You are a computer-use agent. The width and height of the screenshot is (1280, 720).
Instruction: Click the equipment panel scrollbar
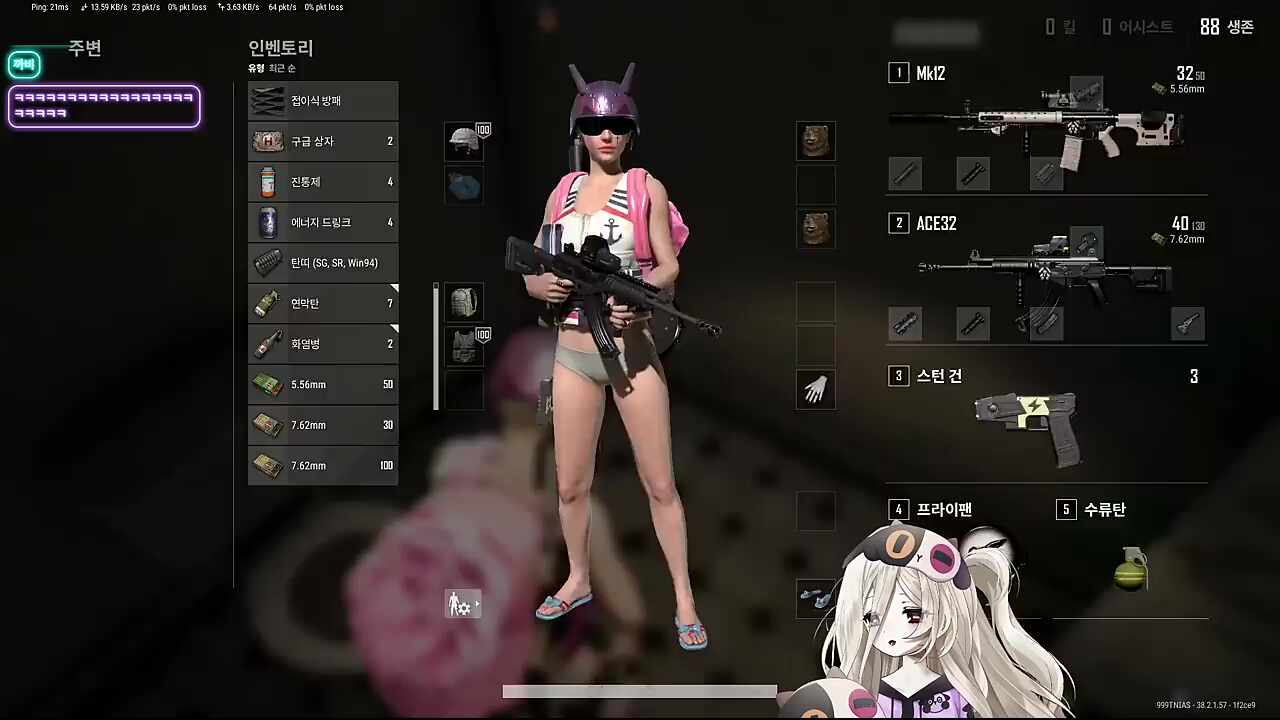coord(435,345)
